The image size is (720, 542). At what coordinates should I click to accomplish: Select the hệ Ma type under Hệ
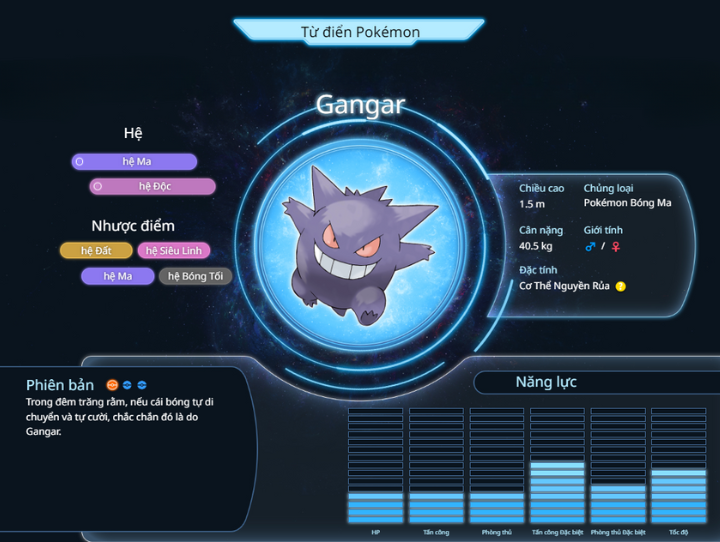[134, 162]
